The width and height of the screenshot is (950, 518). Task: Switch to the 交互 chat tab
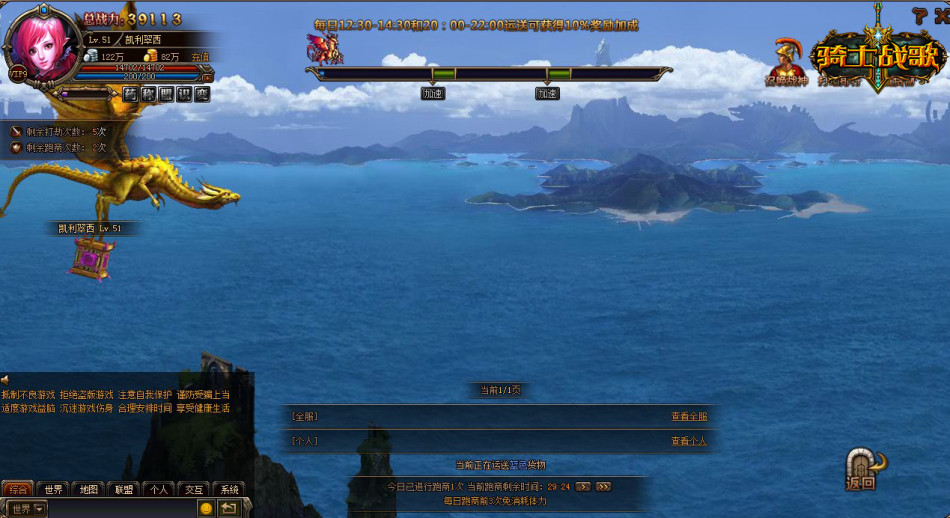(x=193, y=489)
